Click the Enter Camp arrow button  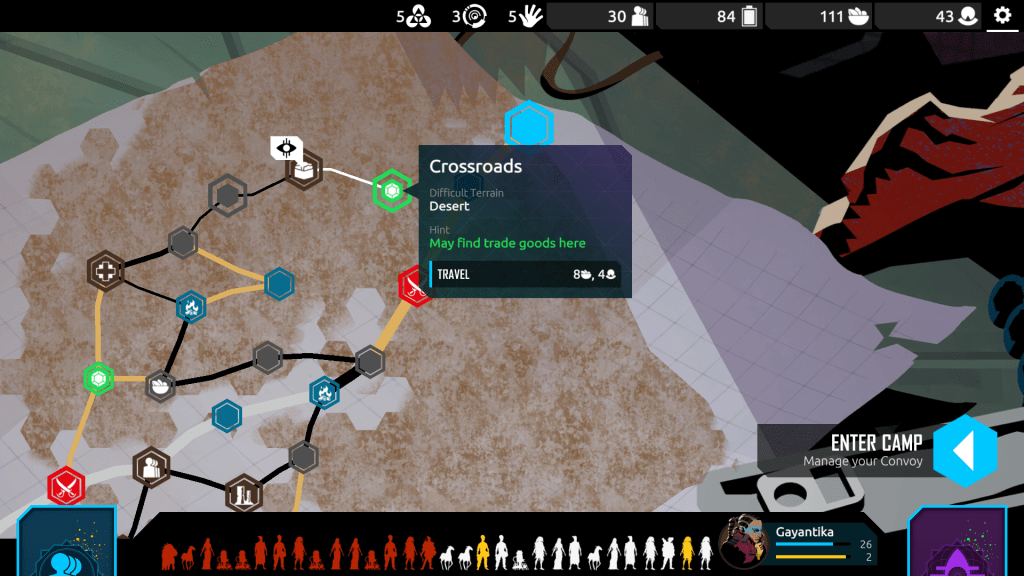(x=964, y=450)
